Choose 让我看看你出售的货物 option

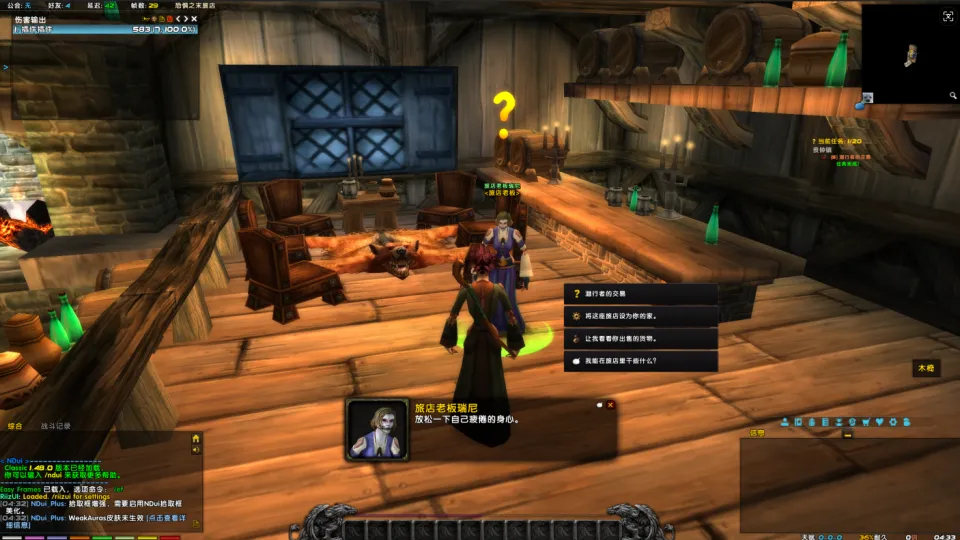tap(640, 339)
